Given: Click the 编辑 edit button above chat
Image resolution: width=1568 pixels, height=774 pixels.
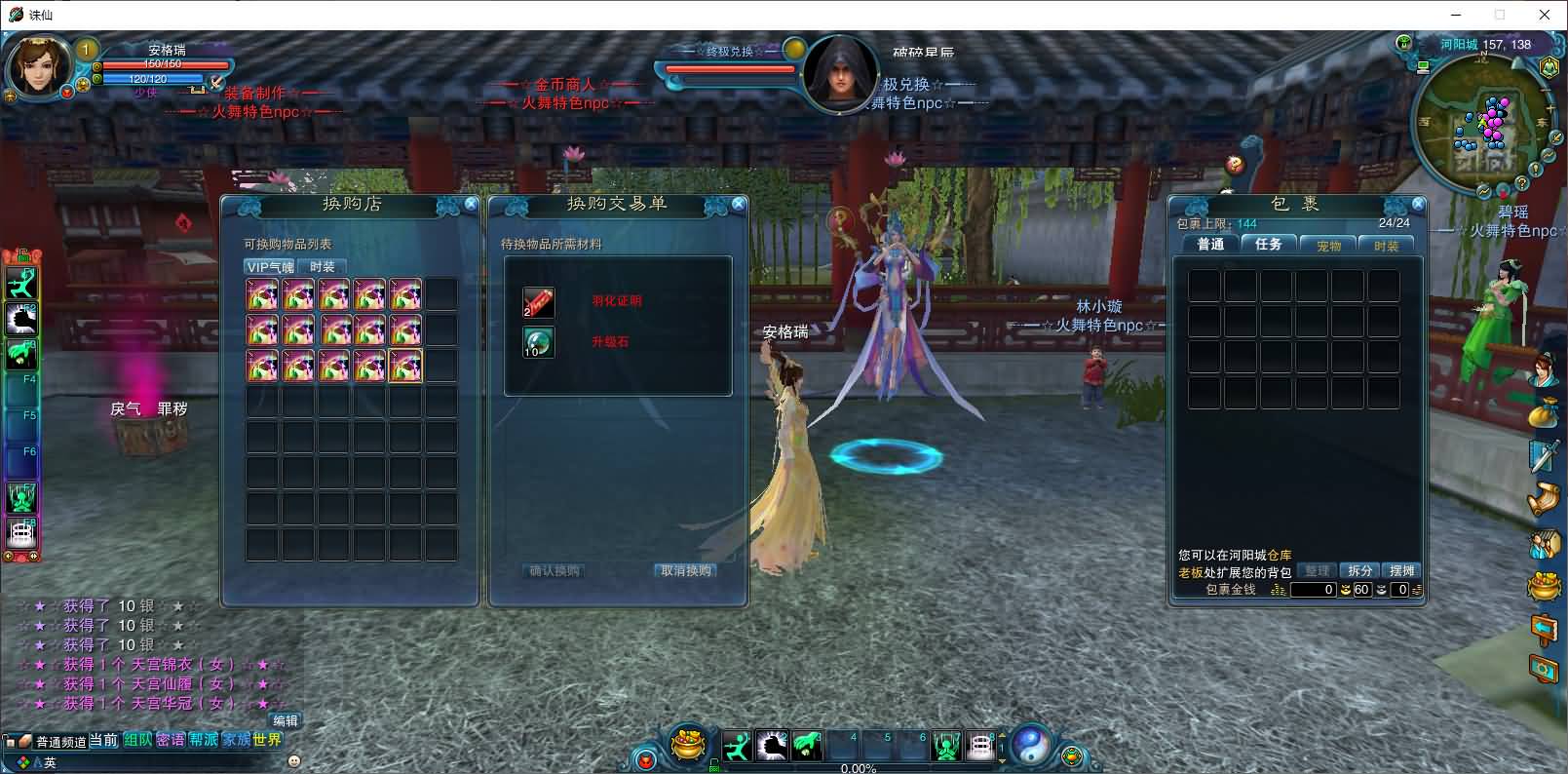Looking at the screenshot, I should point(286,720).
